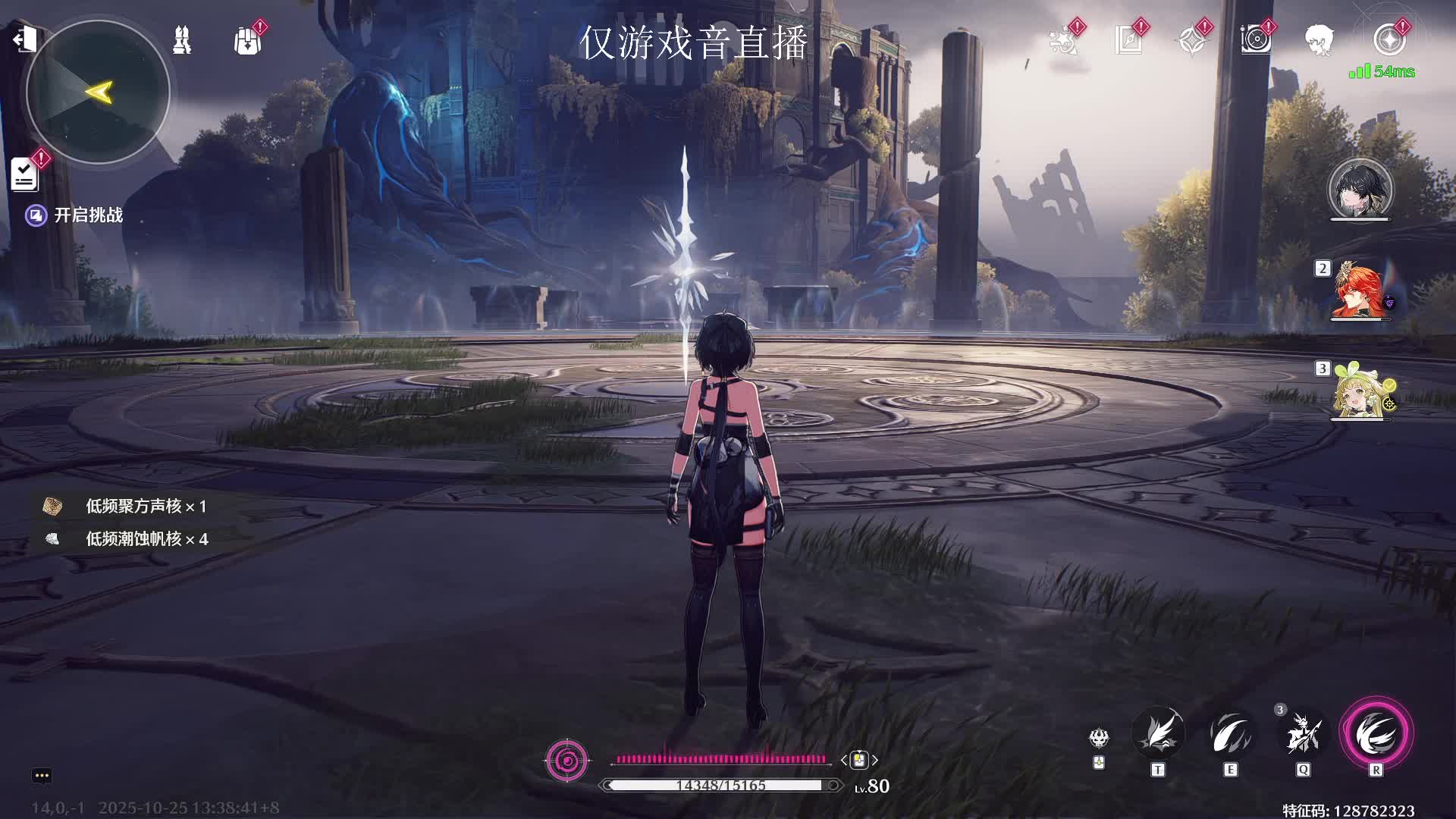Image resolution: width=1456 pixels, height=819 pixels.
Task: Select the dark-haired active character portrait
Action: [1360, 190]
